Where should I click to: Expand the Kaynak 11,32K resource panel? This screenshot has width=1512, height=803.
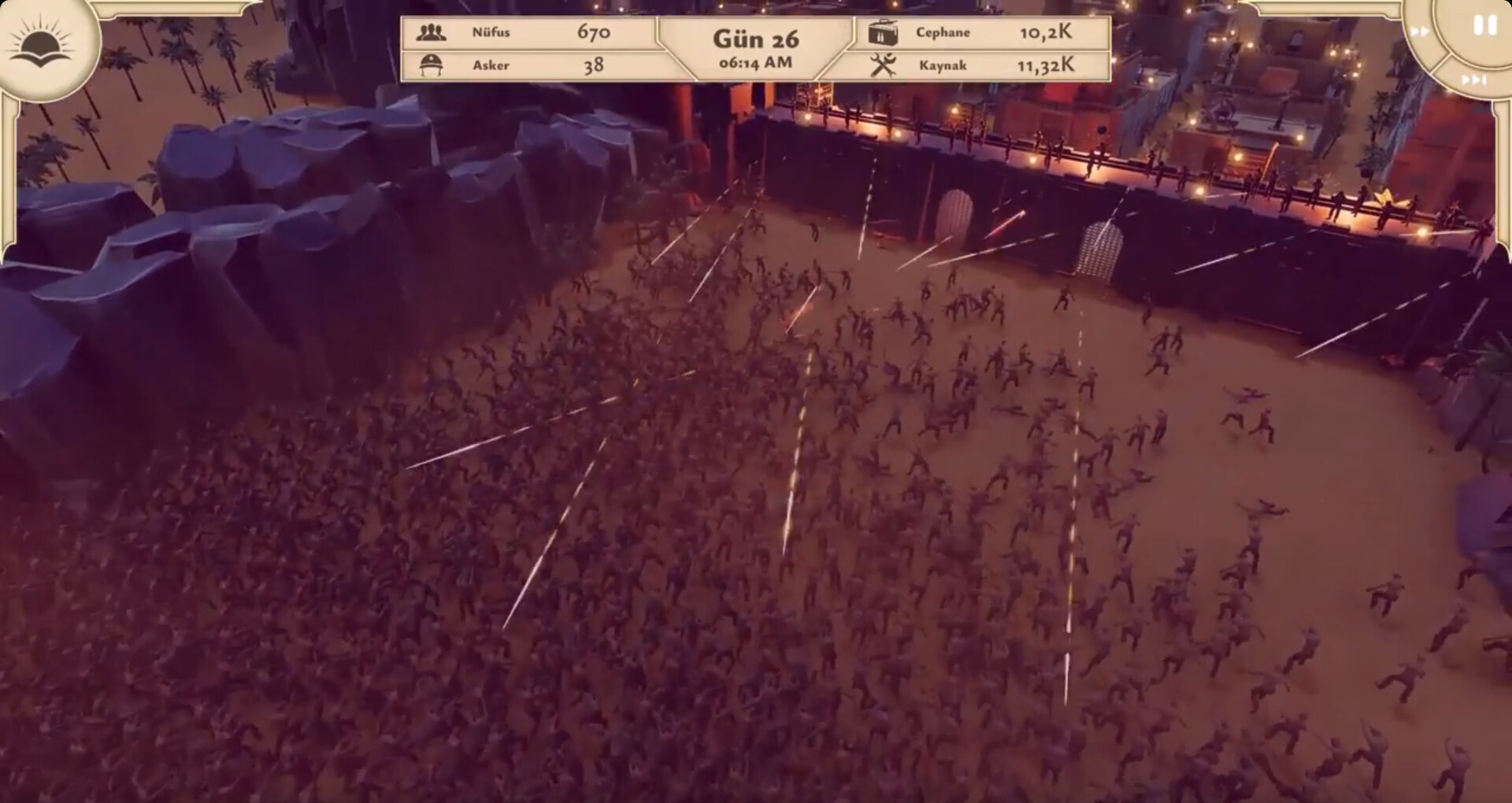(984, 65)
